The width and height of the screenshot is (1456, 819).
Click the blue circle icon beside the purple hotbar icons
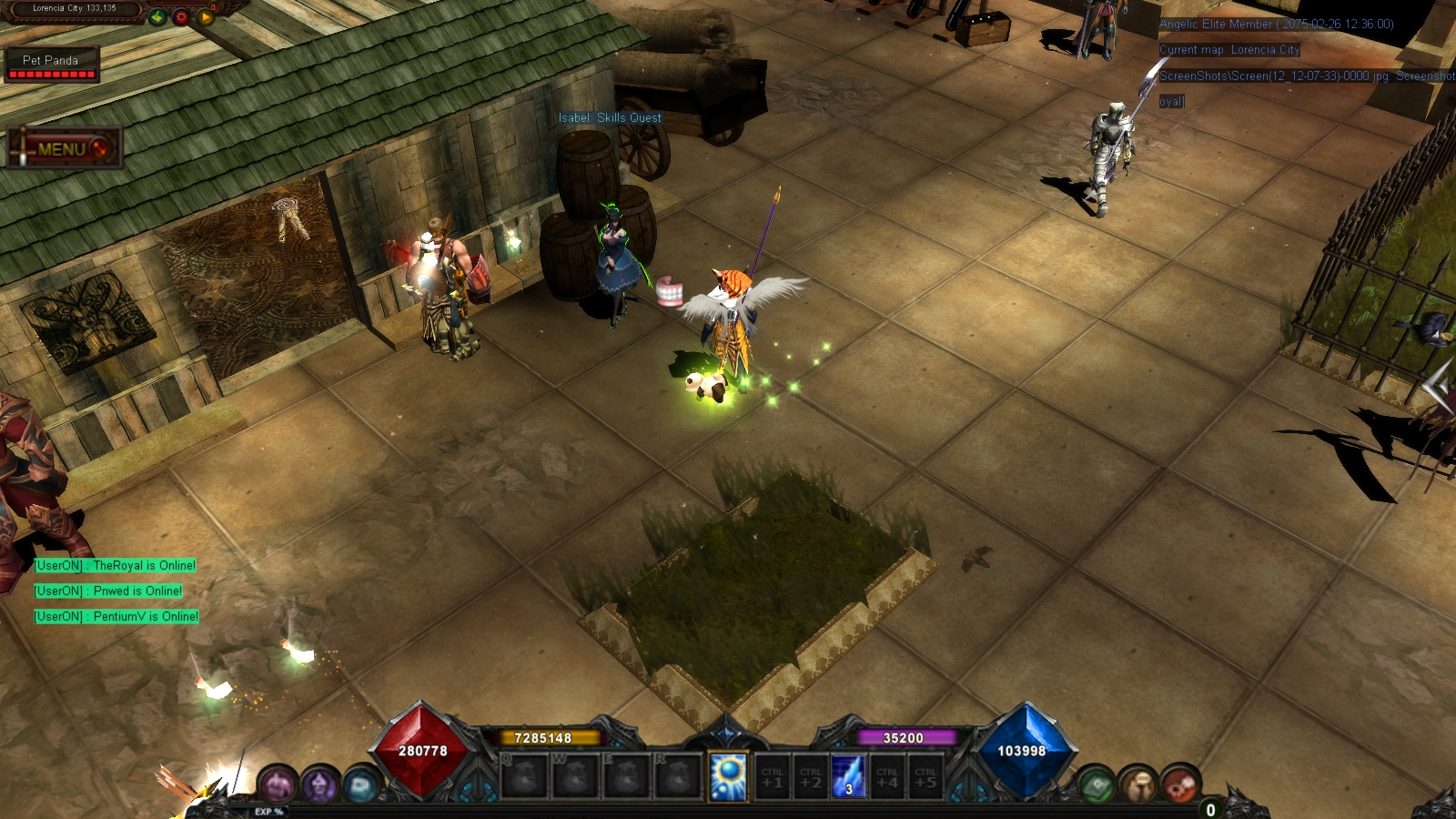pyautogui.click(x=361, y=785)
